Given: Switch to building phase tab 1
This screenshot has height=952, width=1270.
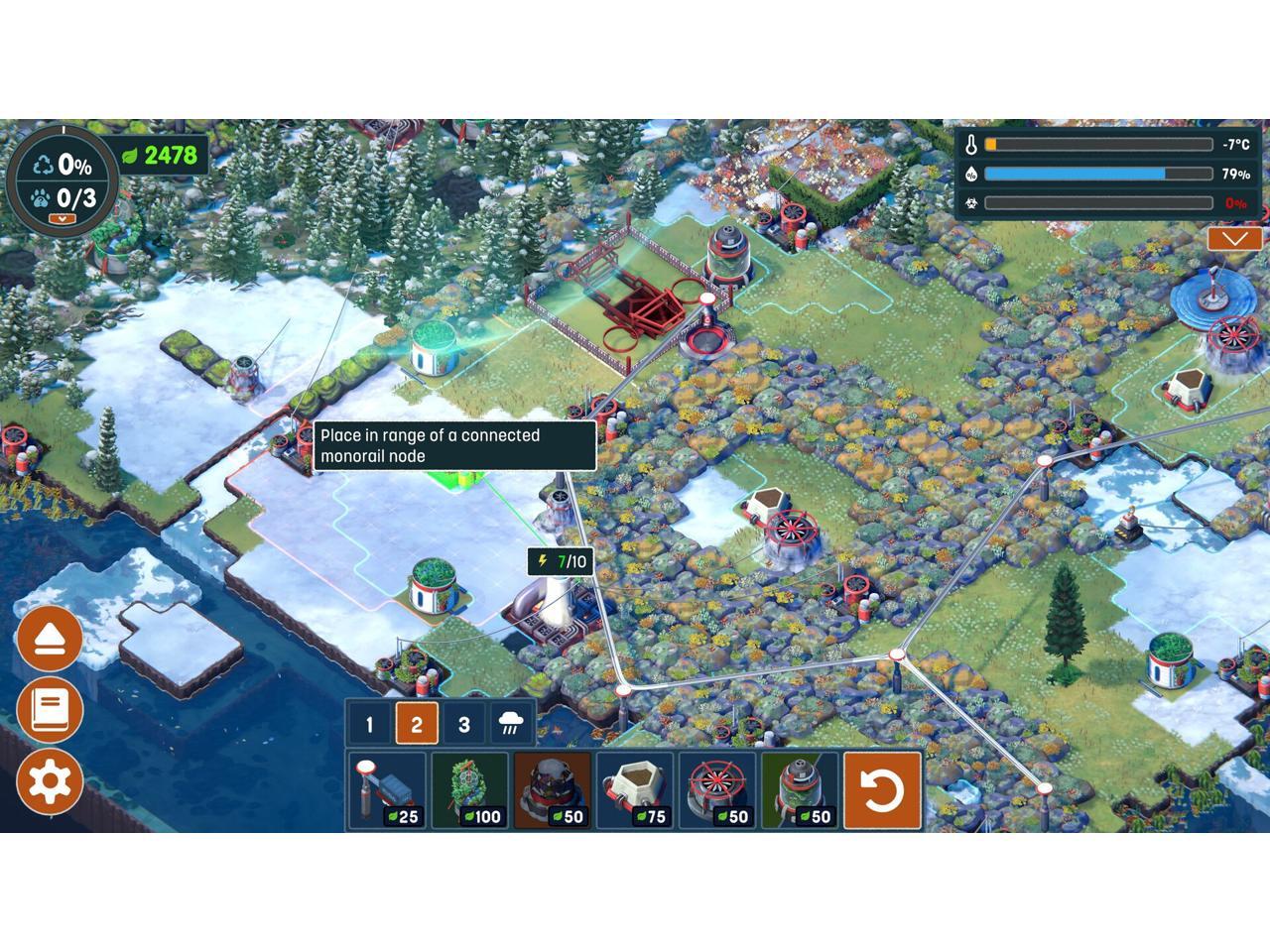Looking at the screenshot, I should click(369, 724).
